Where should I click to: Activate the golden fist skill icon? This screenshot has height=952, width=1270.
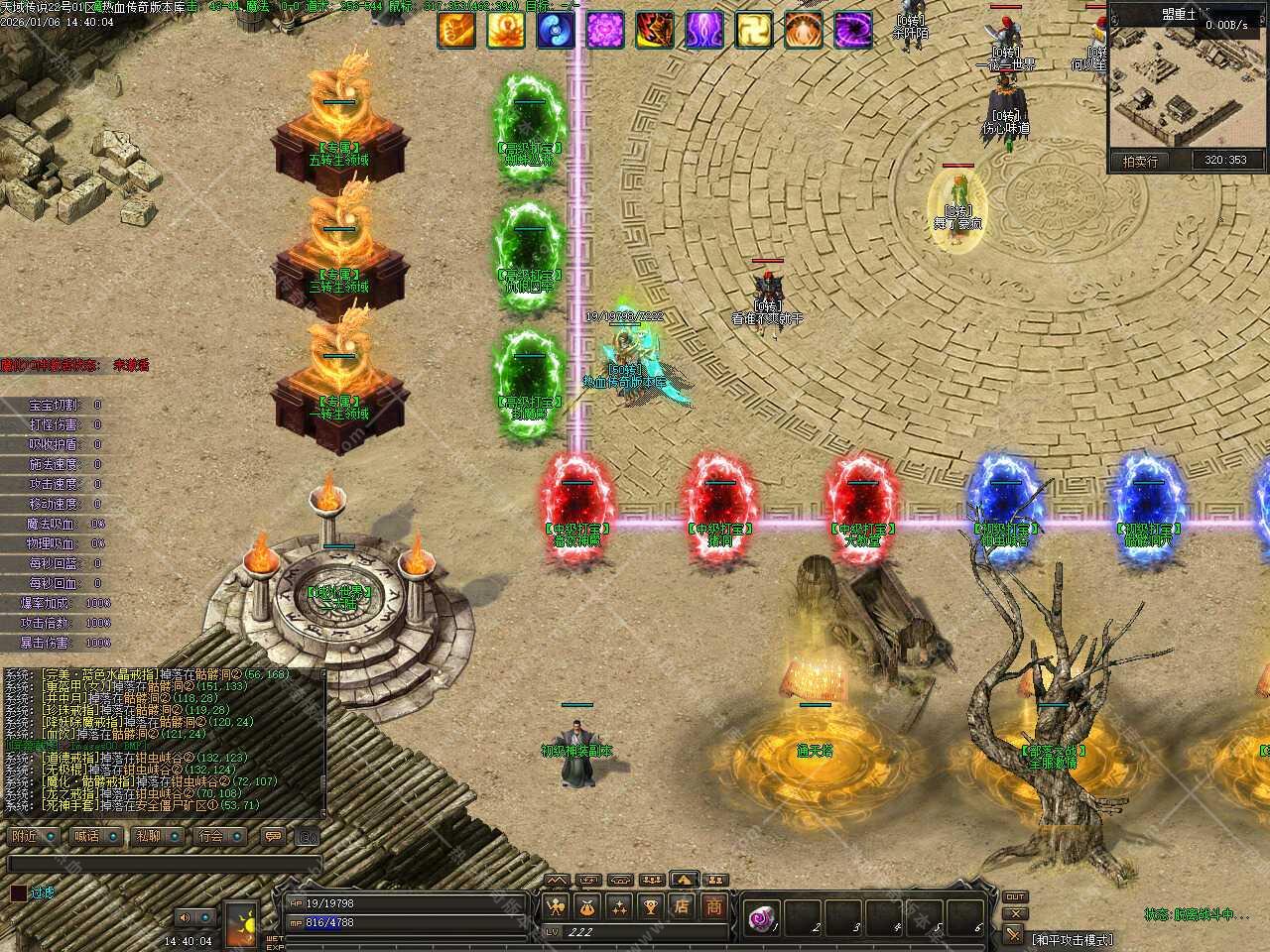point(456,31)
